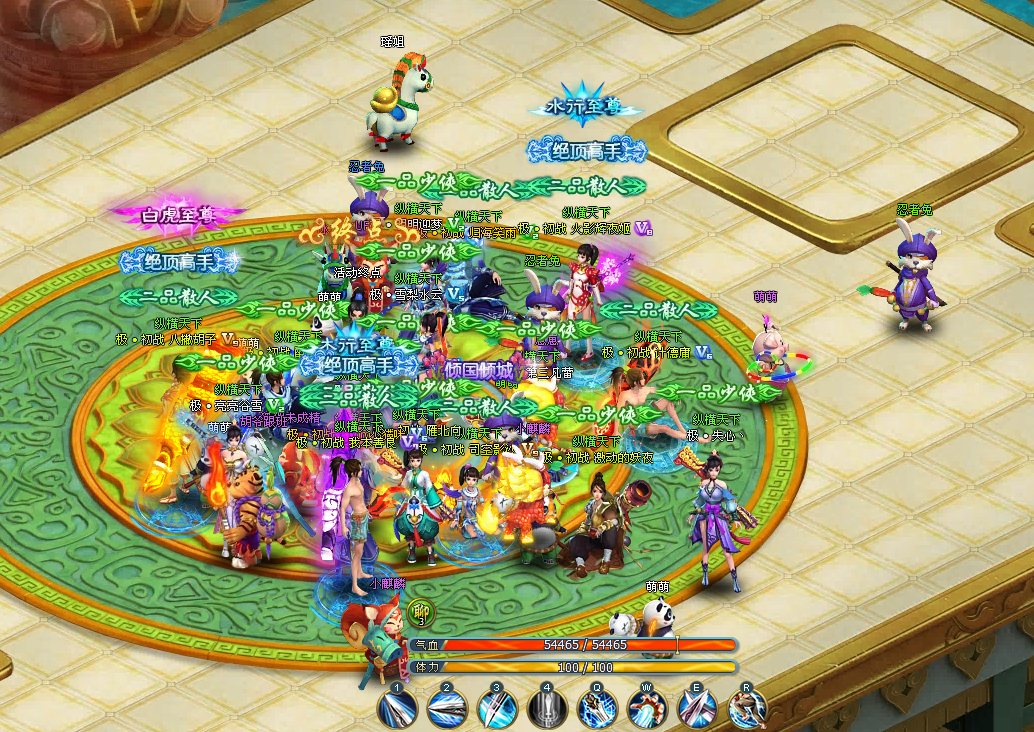Viewport: 1034px width, 732px height.
Task: Use the E crossed blades skill
Action: click(697, 708)
